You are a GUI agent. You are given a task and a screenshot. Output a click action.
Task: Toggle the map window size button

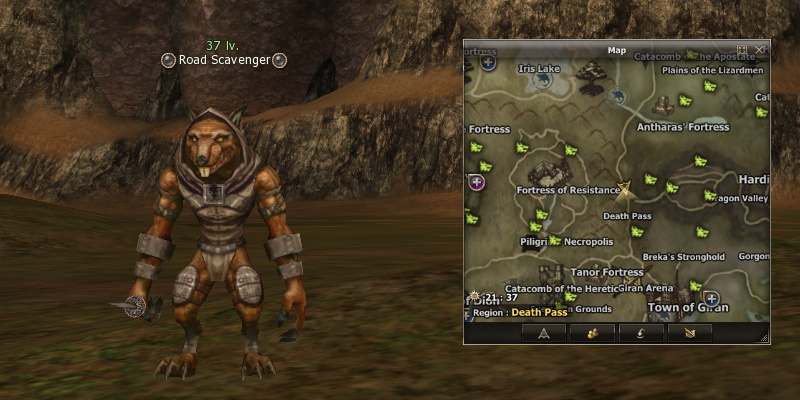click(x=743, y=49)
